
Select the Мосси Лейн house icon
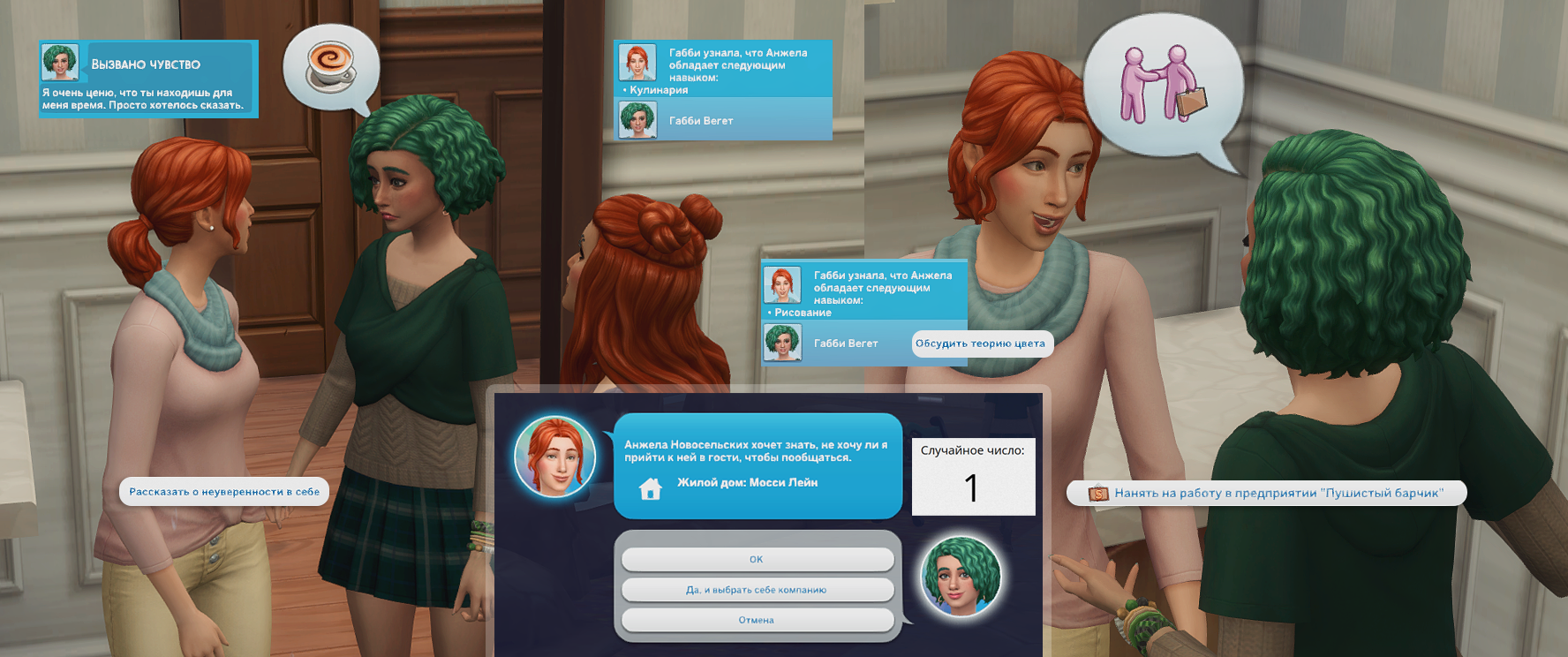(651, 487)
